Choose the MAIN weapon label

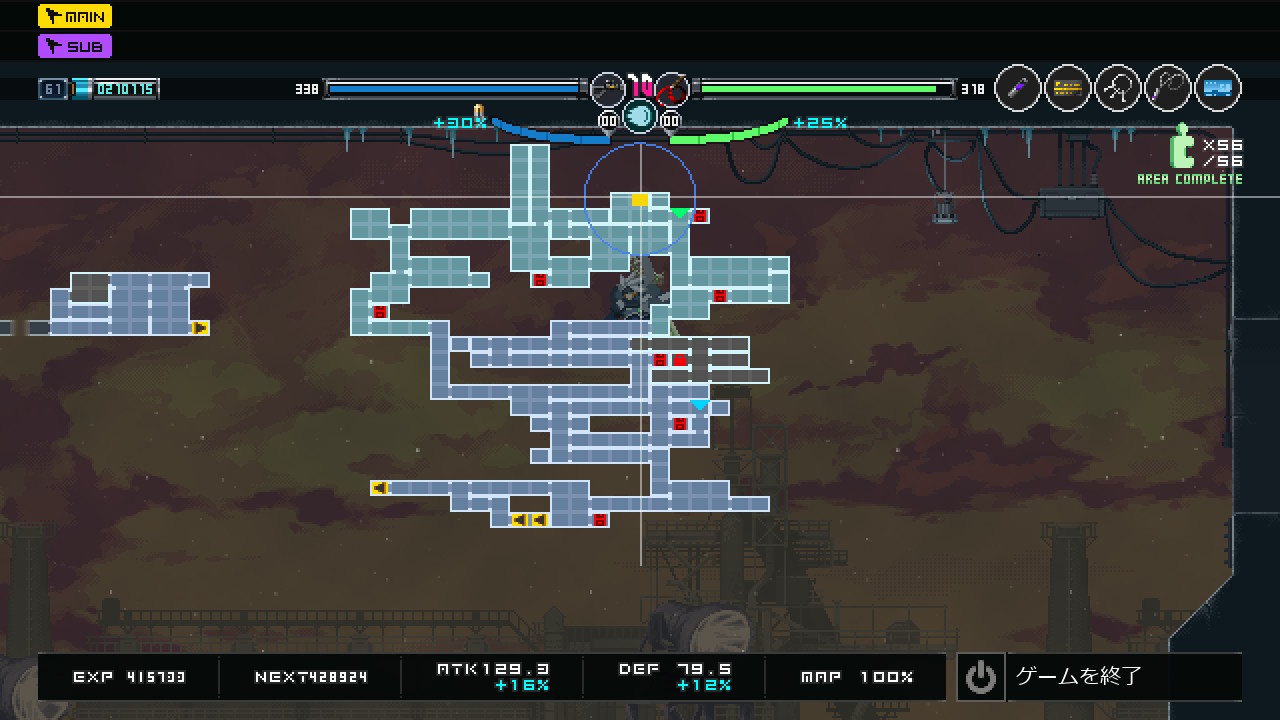point(75,16)
